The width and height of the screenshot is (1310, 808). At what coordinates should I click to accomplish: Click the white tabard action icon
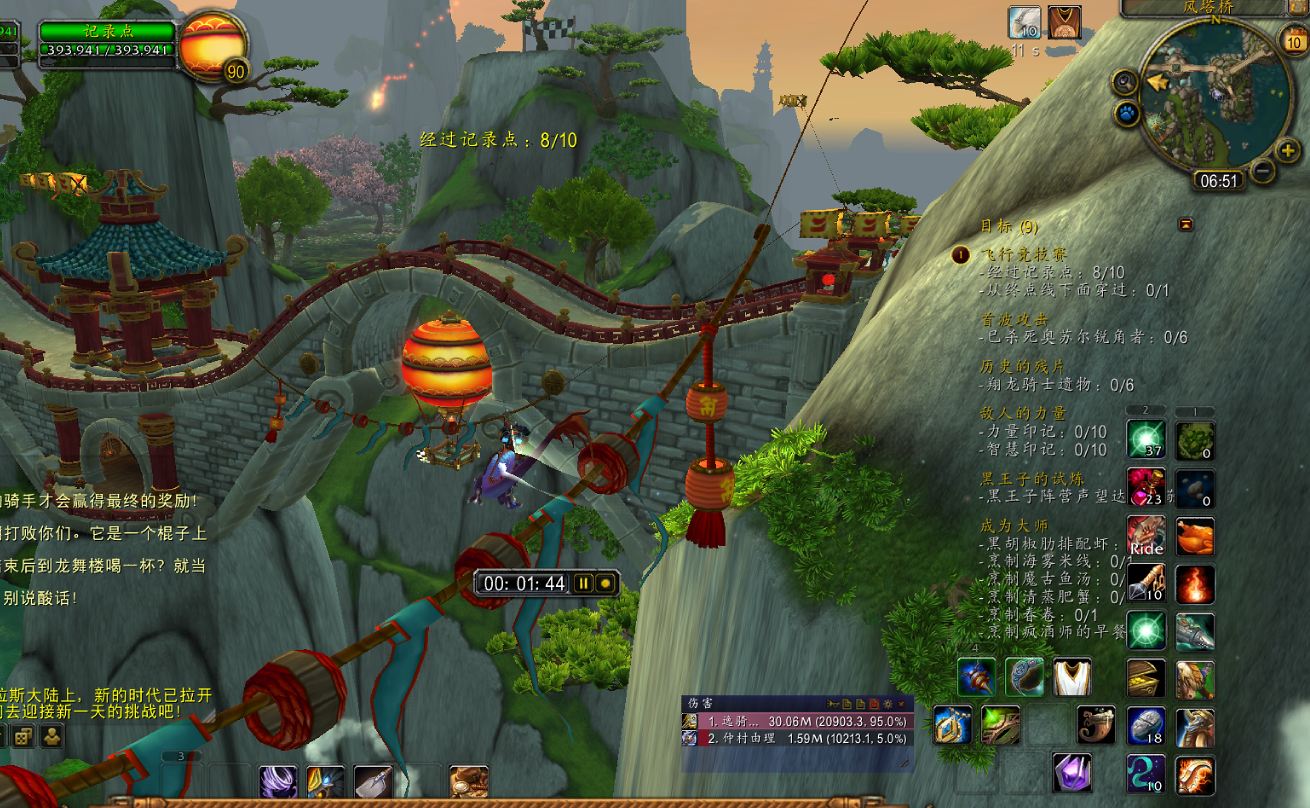pyautogui.click(x=1072, y=677)
